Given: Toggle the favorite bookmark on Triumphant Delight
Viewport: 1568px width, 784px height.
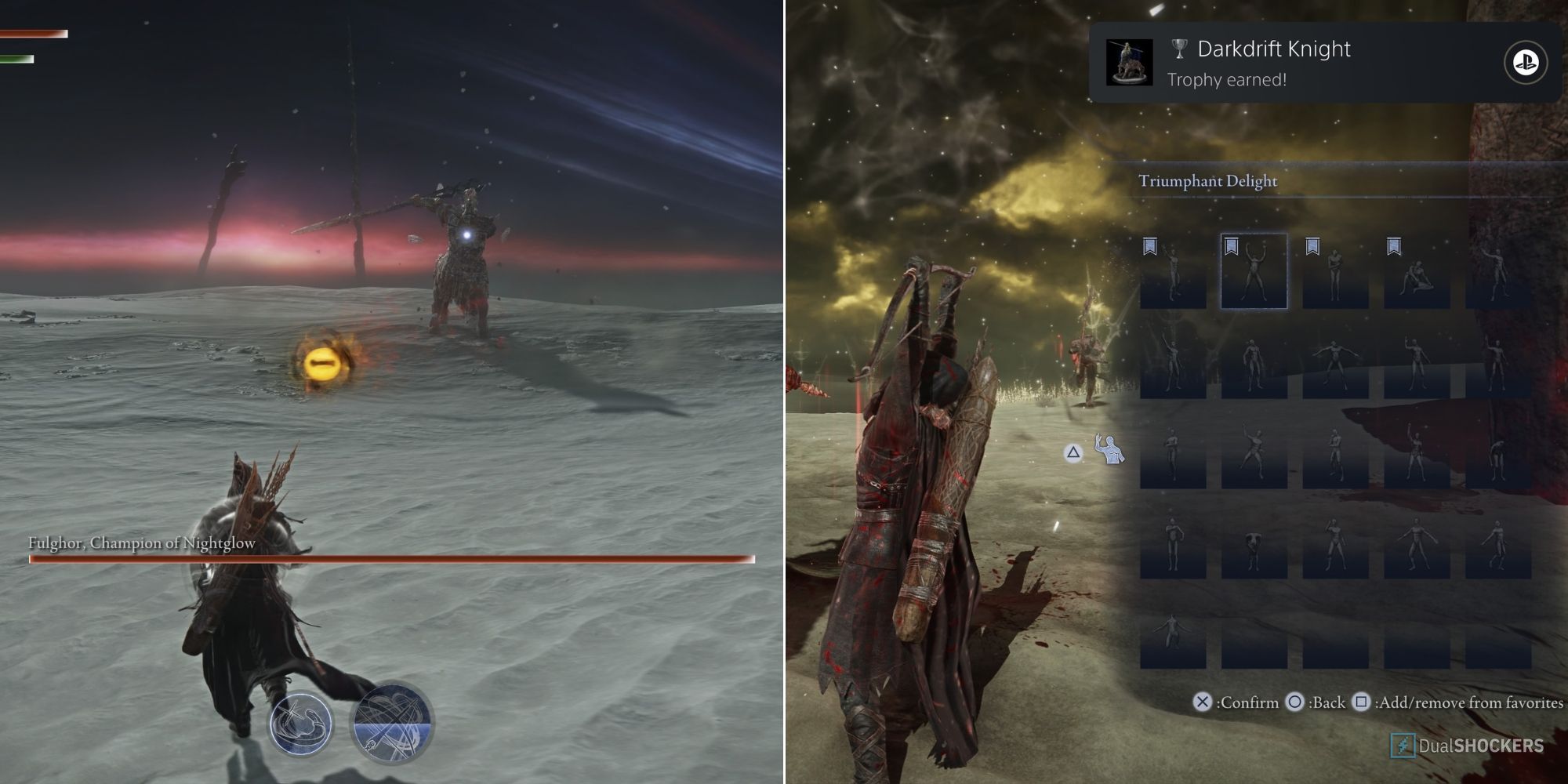Looking at the screenshot, I should pyautogui.click(x=1231, y=245).
